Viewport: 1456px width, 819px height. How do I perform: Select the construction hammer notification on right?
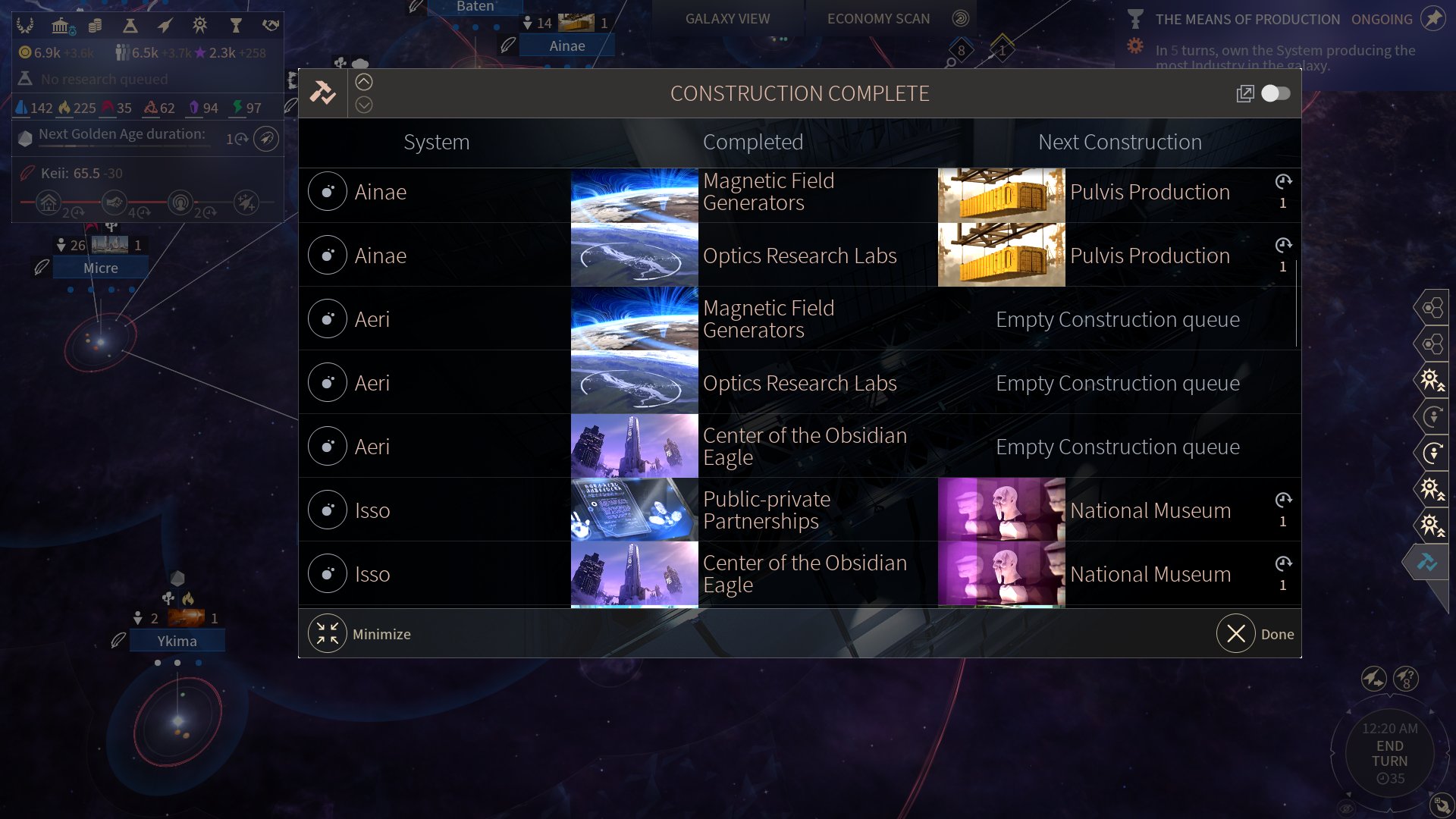click(1427, 563)
